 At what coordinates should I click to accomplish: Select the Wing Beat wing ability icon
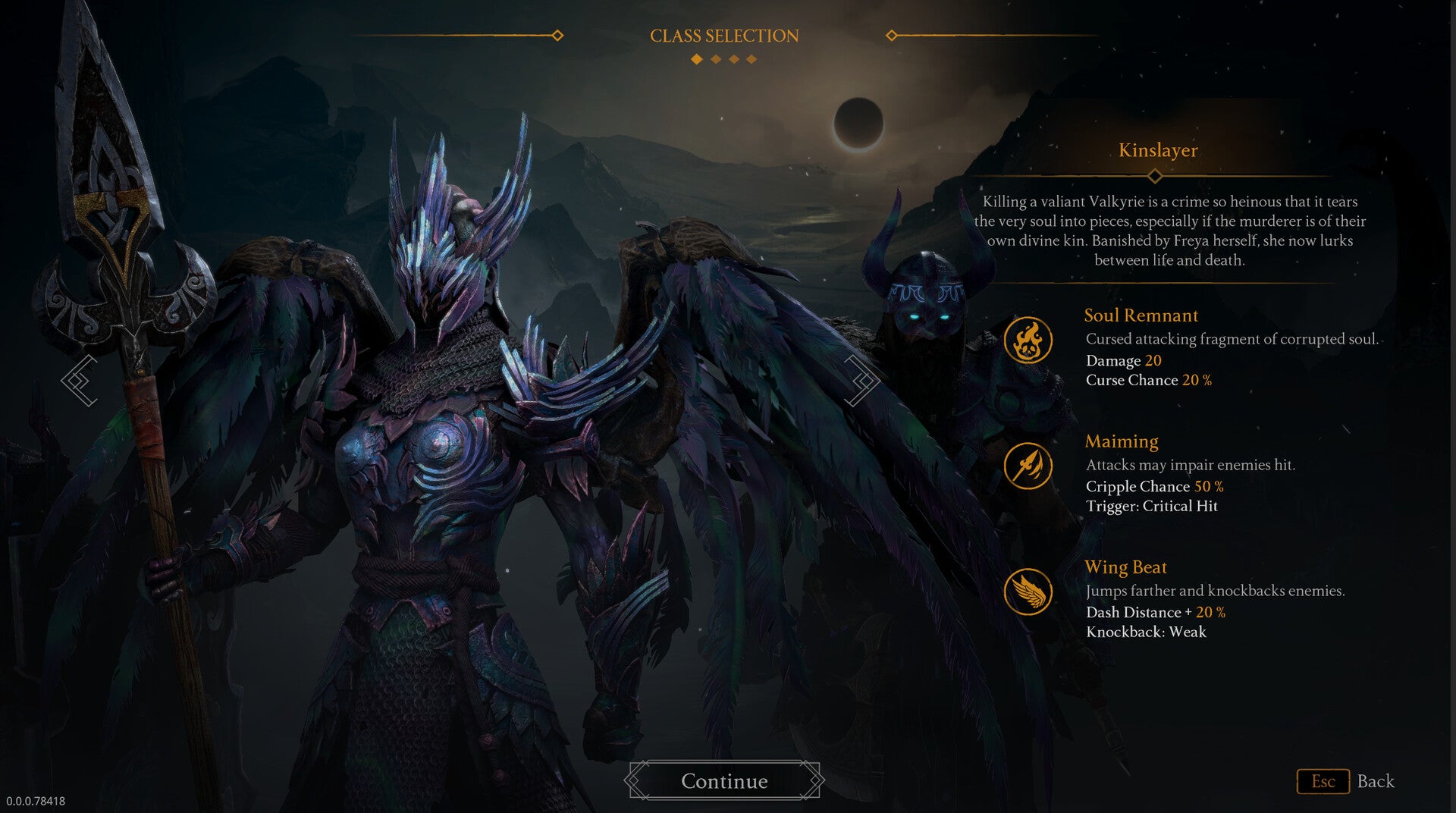point(1028,591)
